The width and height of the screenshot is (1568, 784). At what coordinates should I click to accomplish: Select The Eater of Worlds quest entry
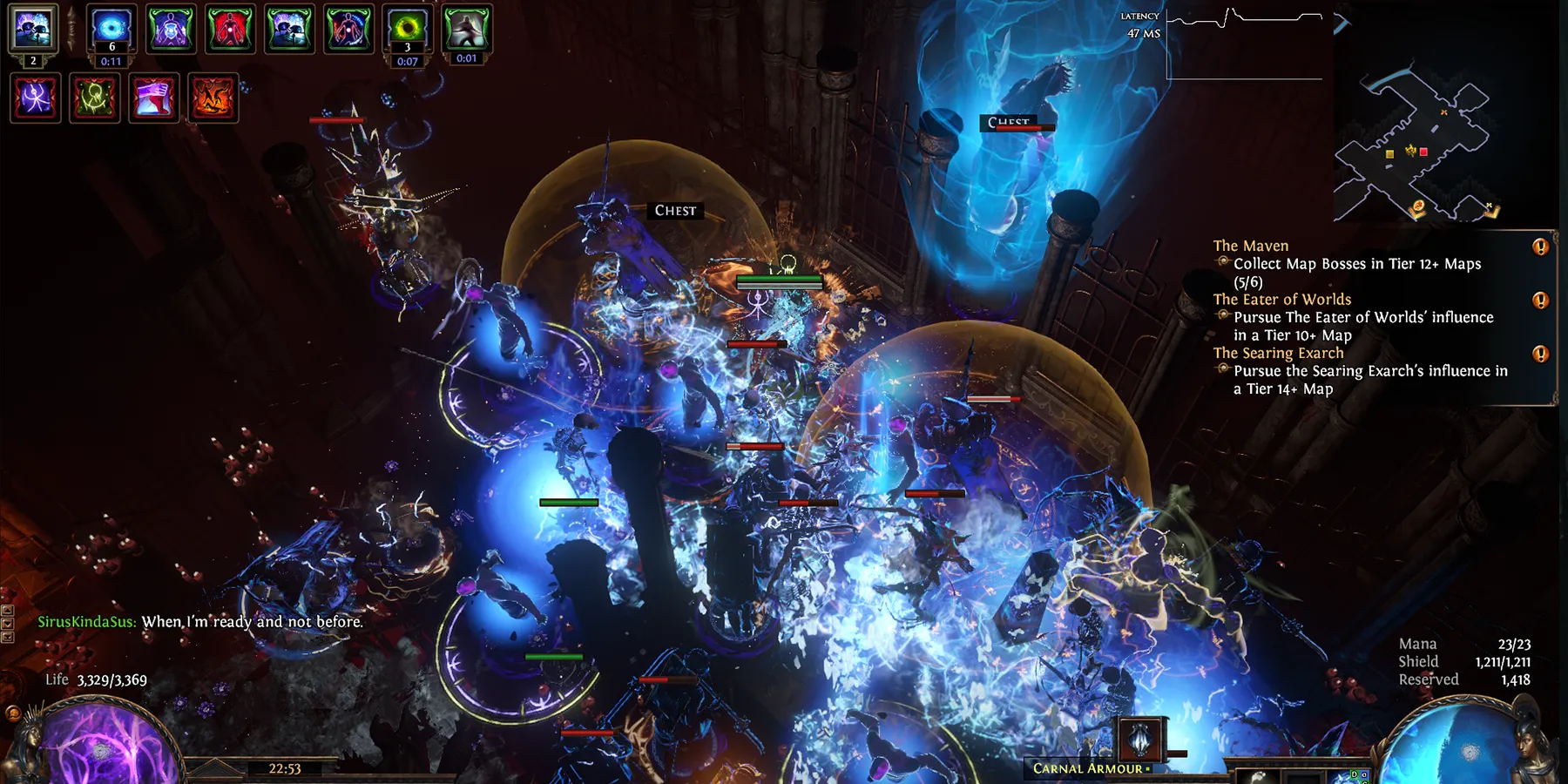tap(1281, 300)
